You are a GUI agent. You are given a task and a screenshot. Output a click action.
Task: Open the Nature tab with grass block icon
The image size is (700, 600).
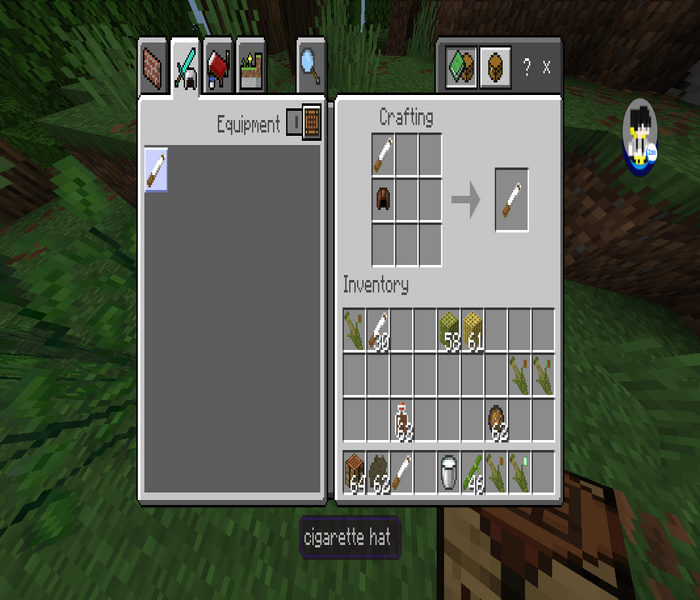[250, 66]
